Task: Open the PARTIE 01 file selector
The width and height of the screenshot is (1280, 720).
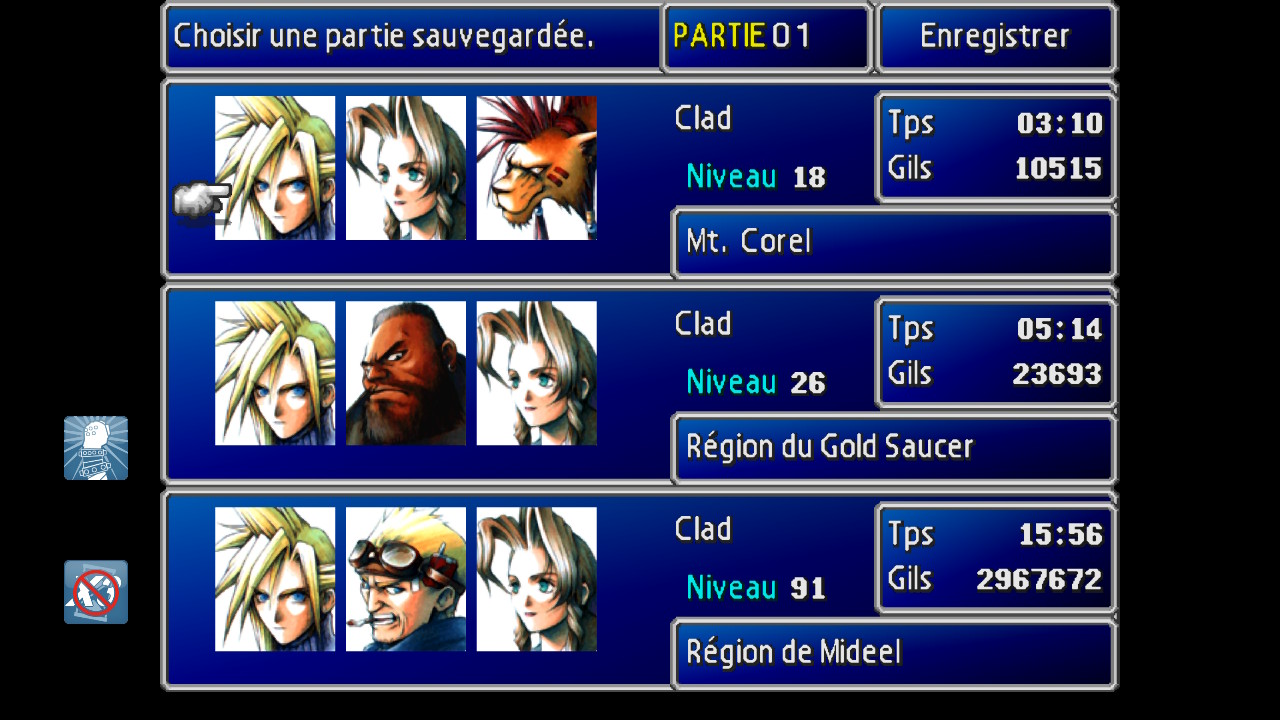Action: (x=766, y=37)
